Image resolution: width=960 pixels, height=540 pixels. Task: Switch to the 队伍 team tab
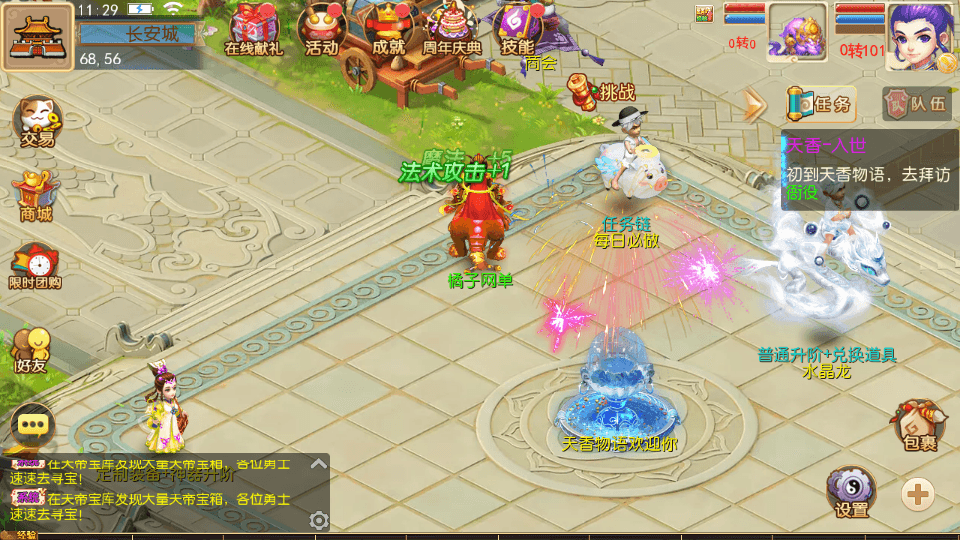916,103
